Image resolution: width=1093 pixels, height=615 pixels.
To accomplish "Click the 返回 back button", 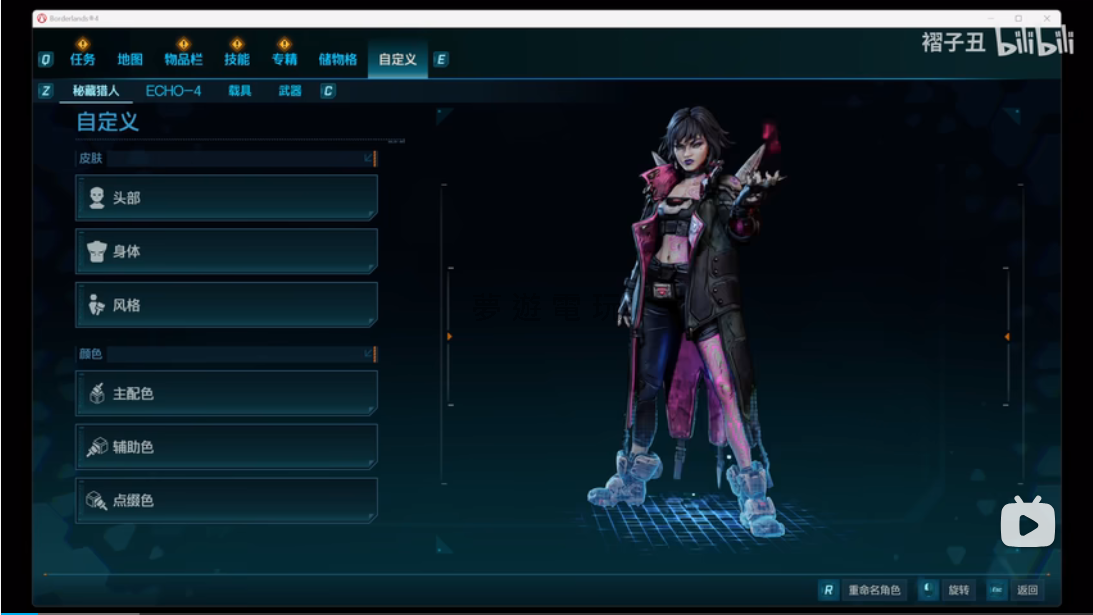I will [x=1026, y=590].
